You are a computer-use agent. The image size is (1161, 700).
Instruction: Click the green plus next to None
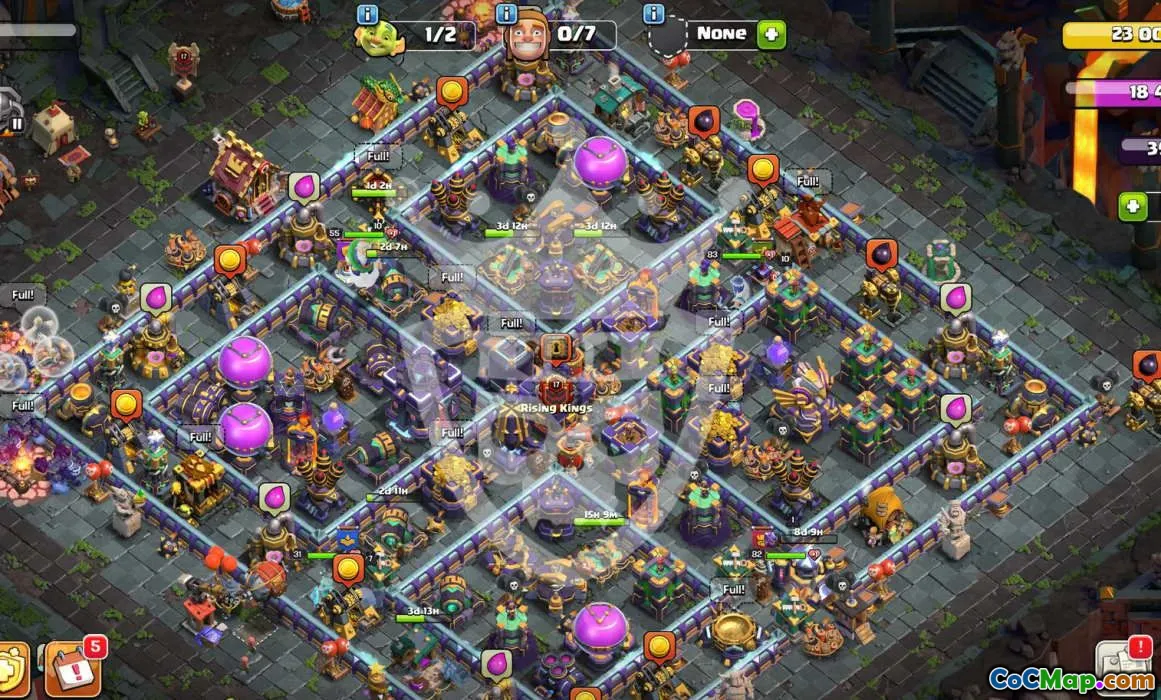(x=771, y=34)
